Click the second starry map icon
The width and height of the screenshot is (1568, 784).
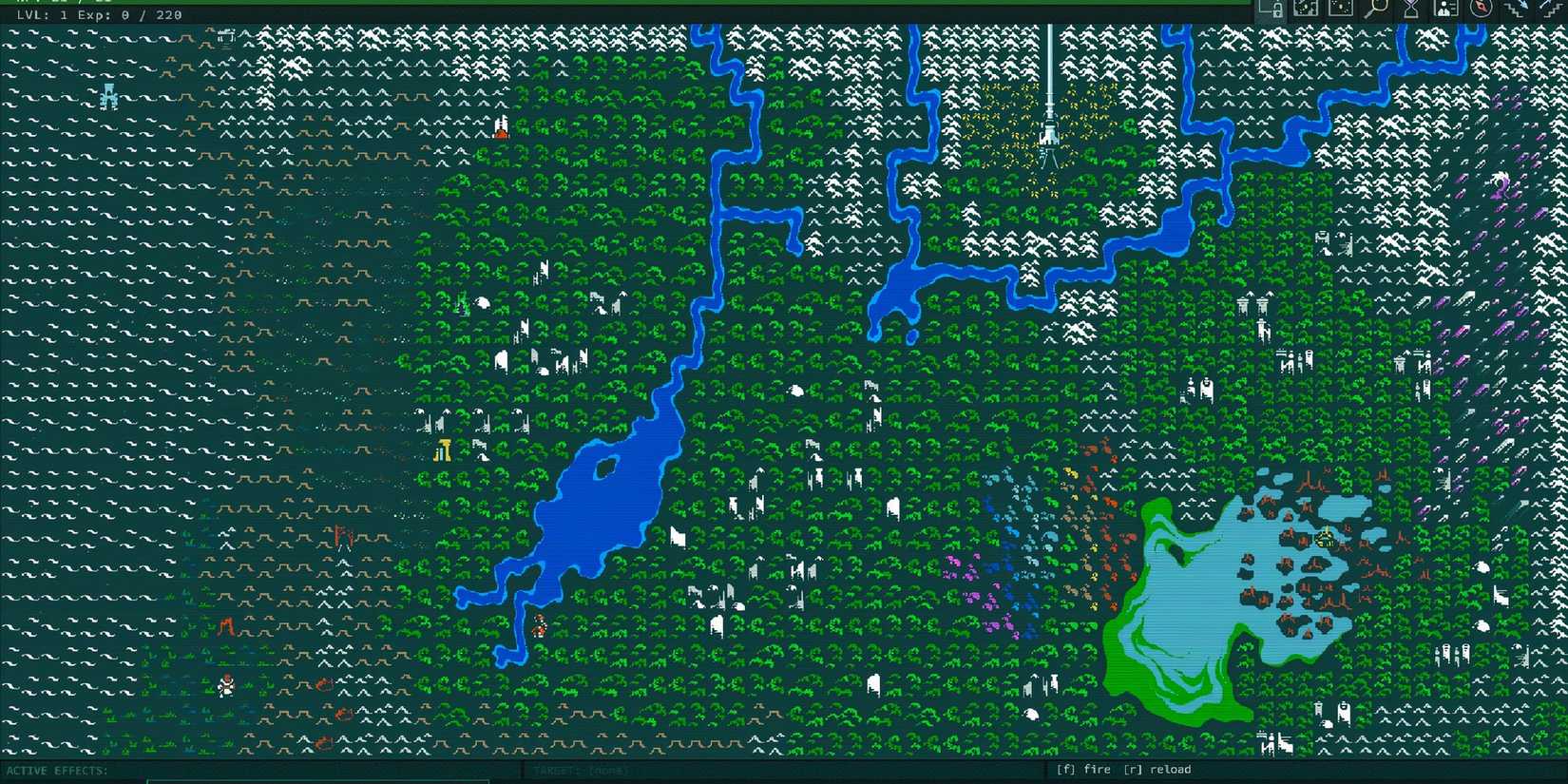click(1340, 10)
